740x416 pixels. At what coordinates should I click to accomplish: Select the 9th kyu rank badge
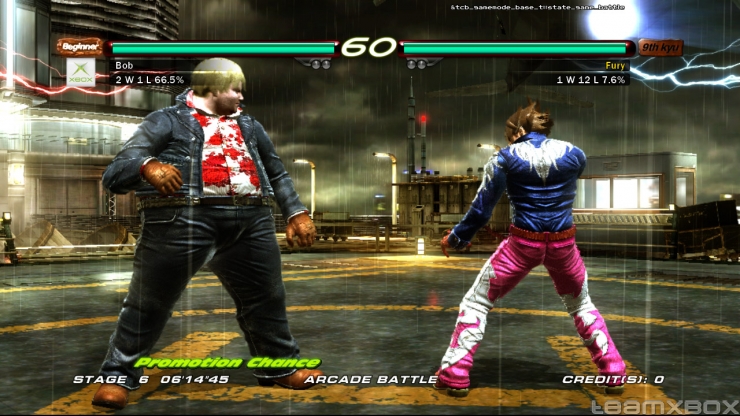[661, 47]
